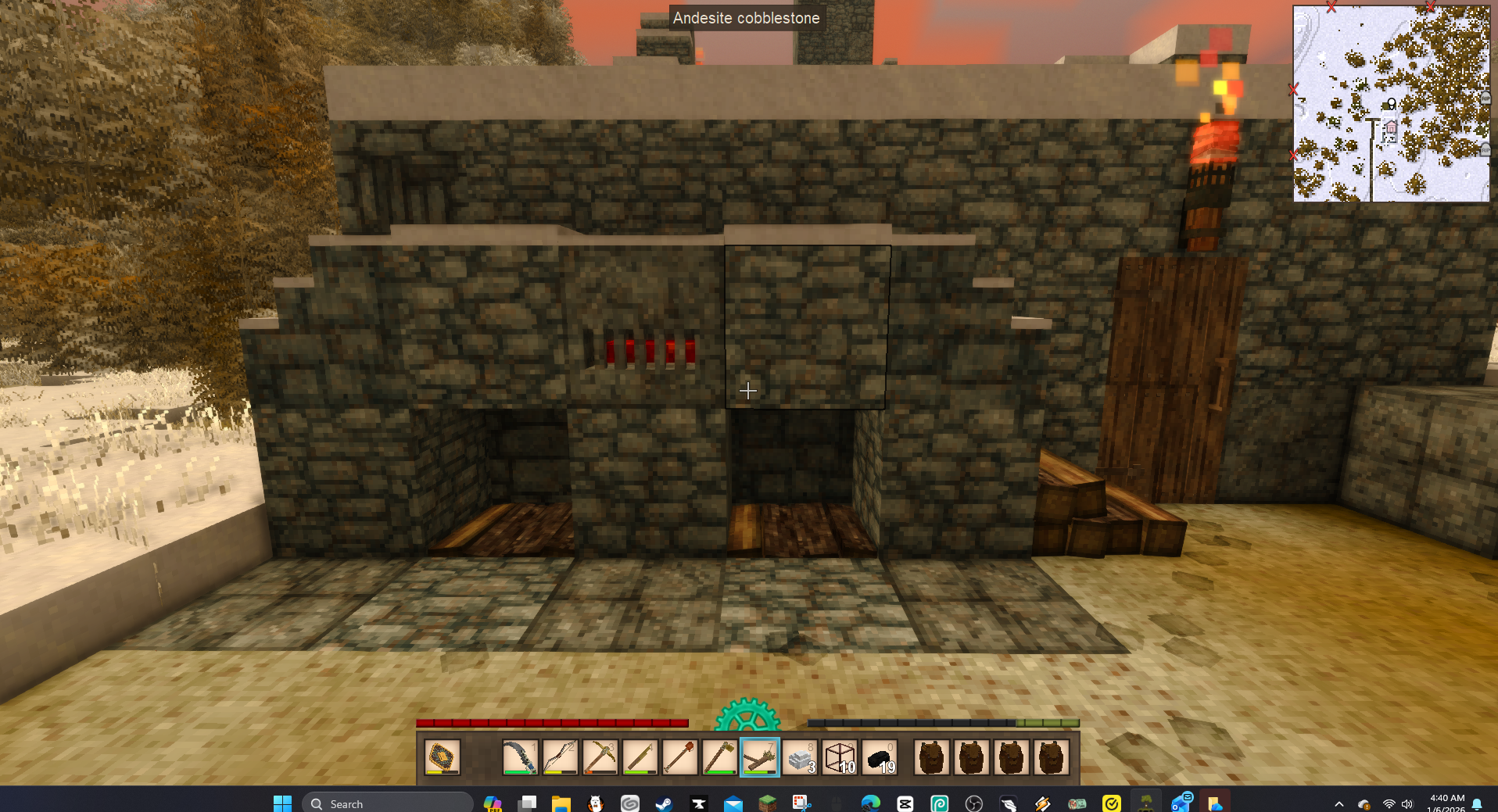Select the bow in hotbar slot 2
The image size is (1498, 812).
tap(560, 757)
